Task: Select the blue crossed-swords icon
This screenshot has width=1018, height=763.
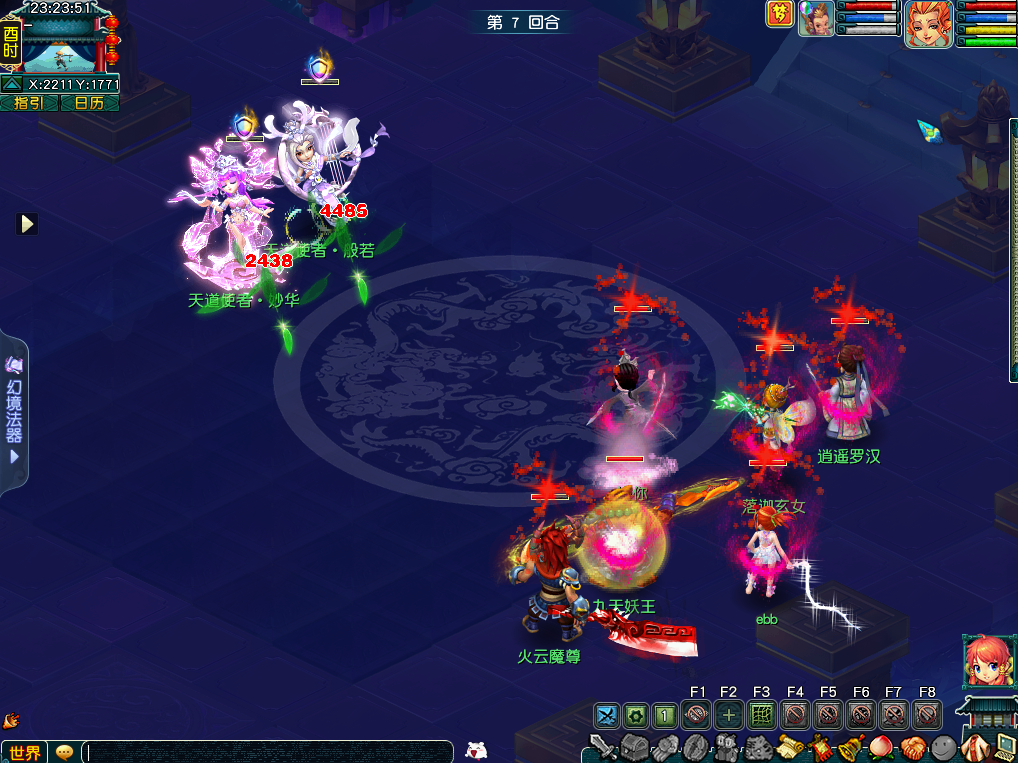Action: 607,715
